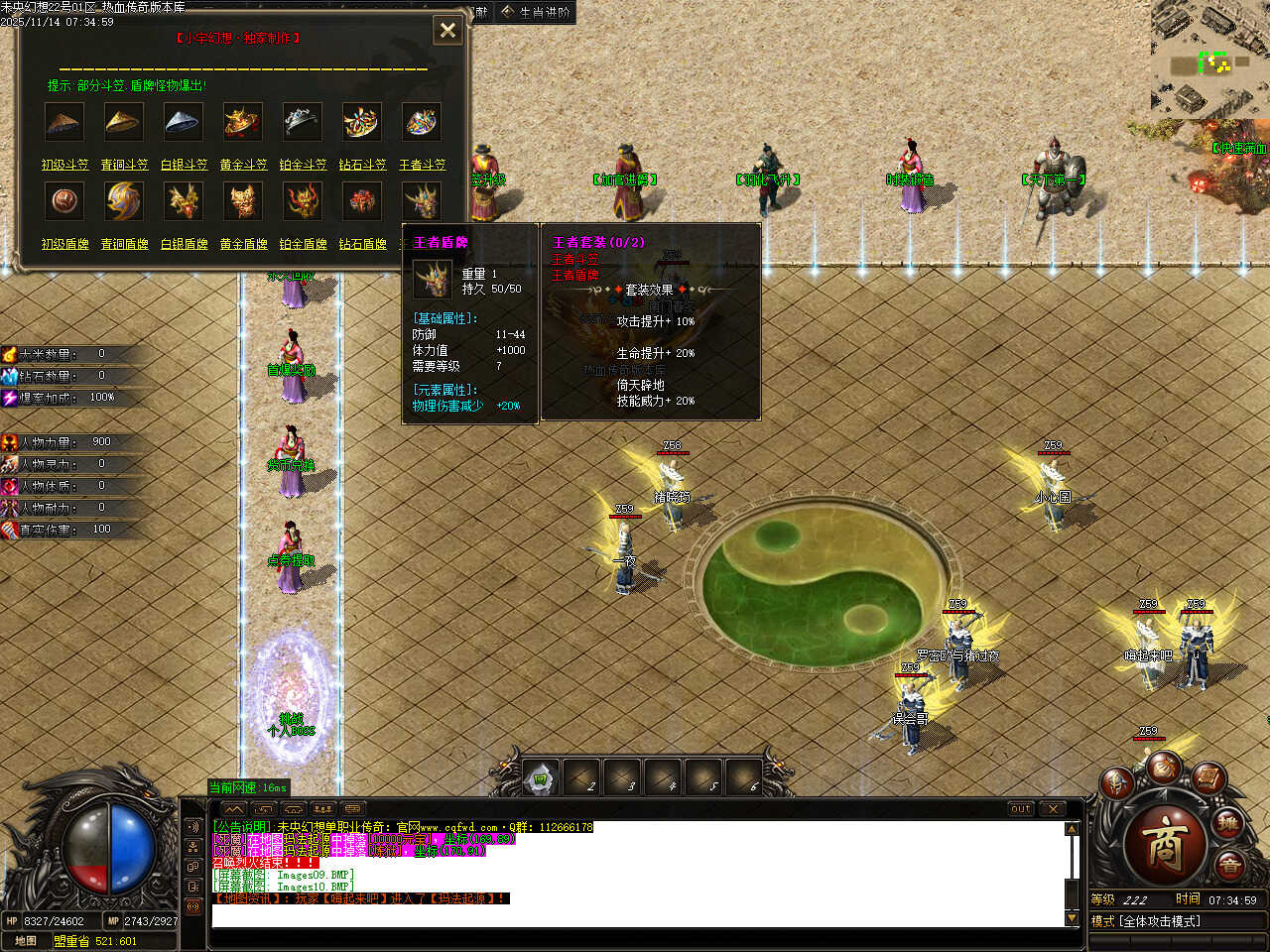Viewport: 1270px width, 952px height.
Task: Use the first hotbar slot item
Action: click(x=541, y=779)
